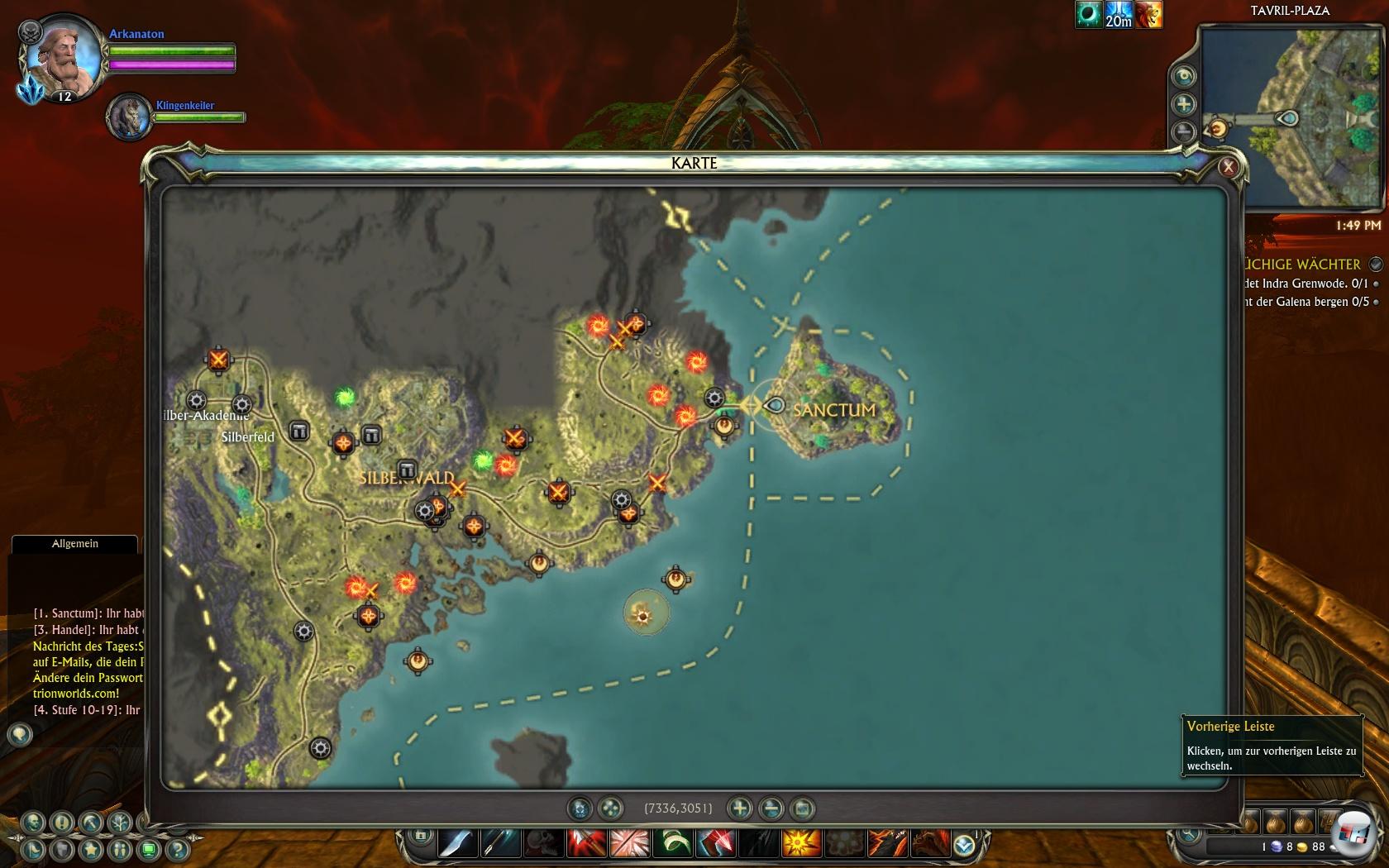
Task: Open the soul tree menu icon
Action: pos(120,823)
